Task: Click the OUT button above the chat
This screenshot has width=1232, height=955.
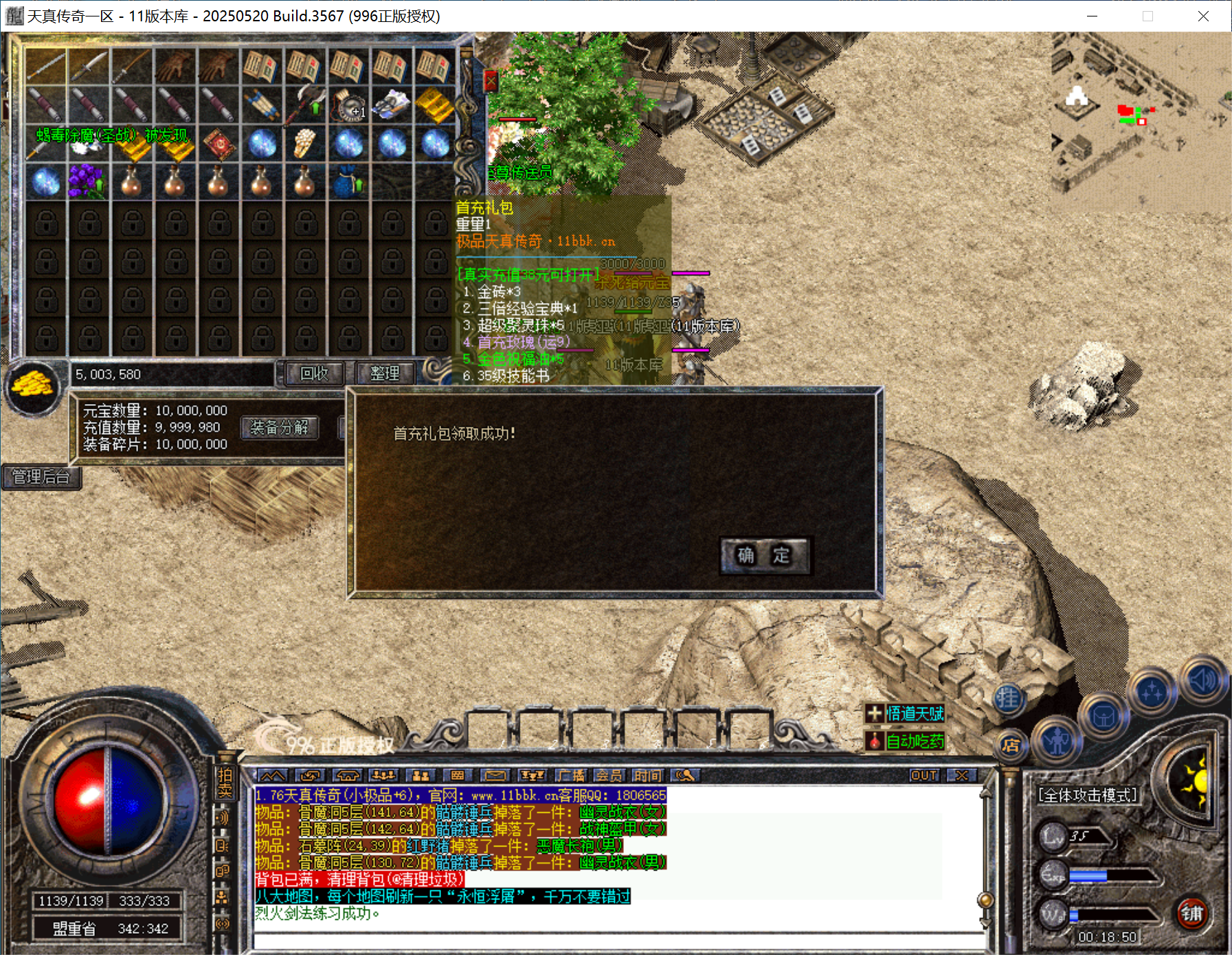Action: [923, 775]
